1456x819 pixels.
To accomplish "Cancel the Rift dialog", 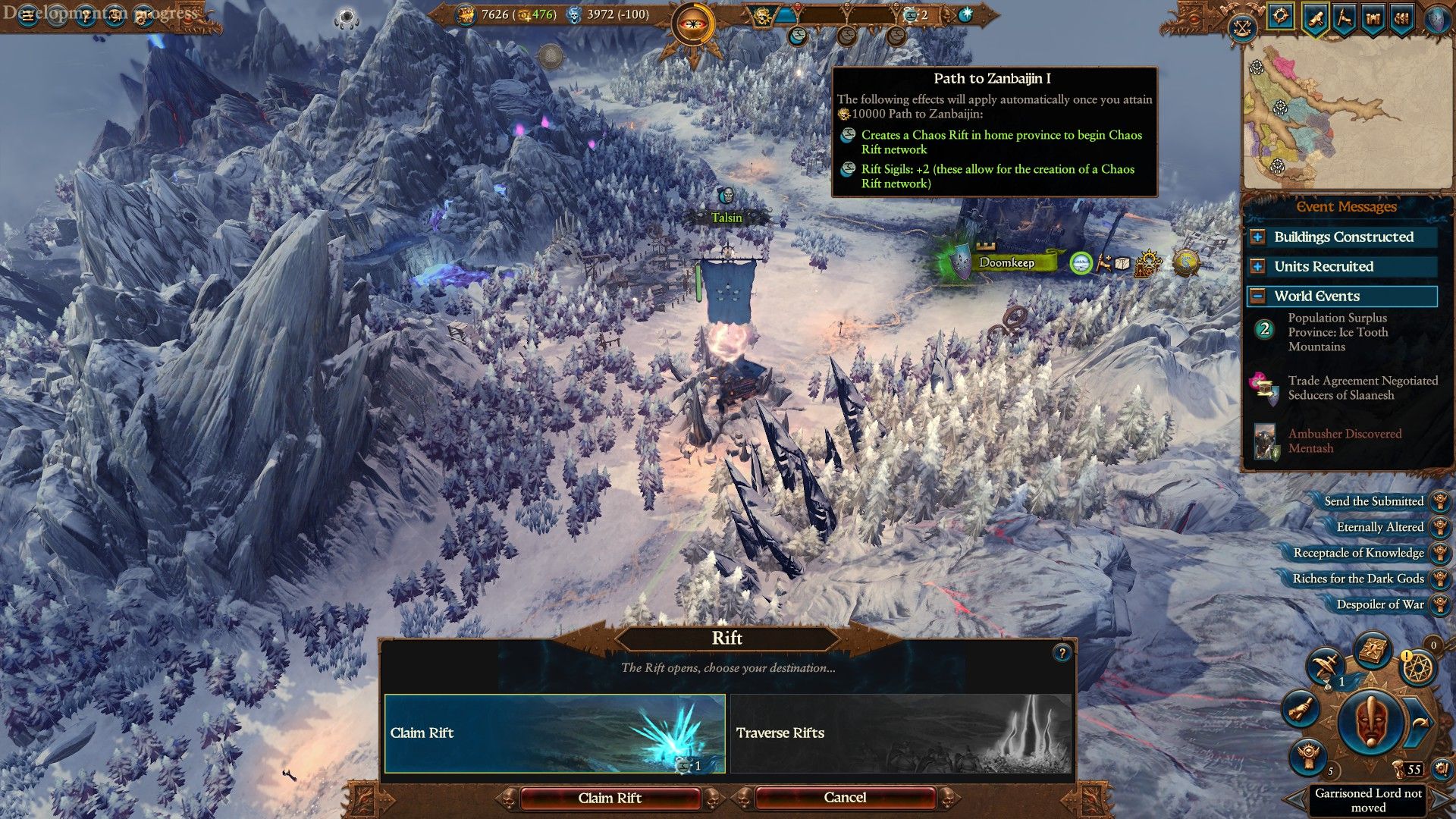I will coord(845,798).
